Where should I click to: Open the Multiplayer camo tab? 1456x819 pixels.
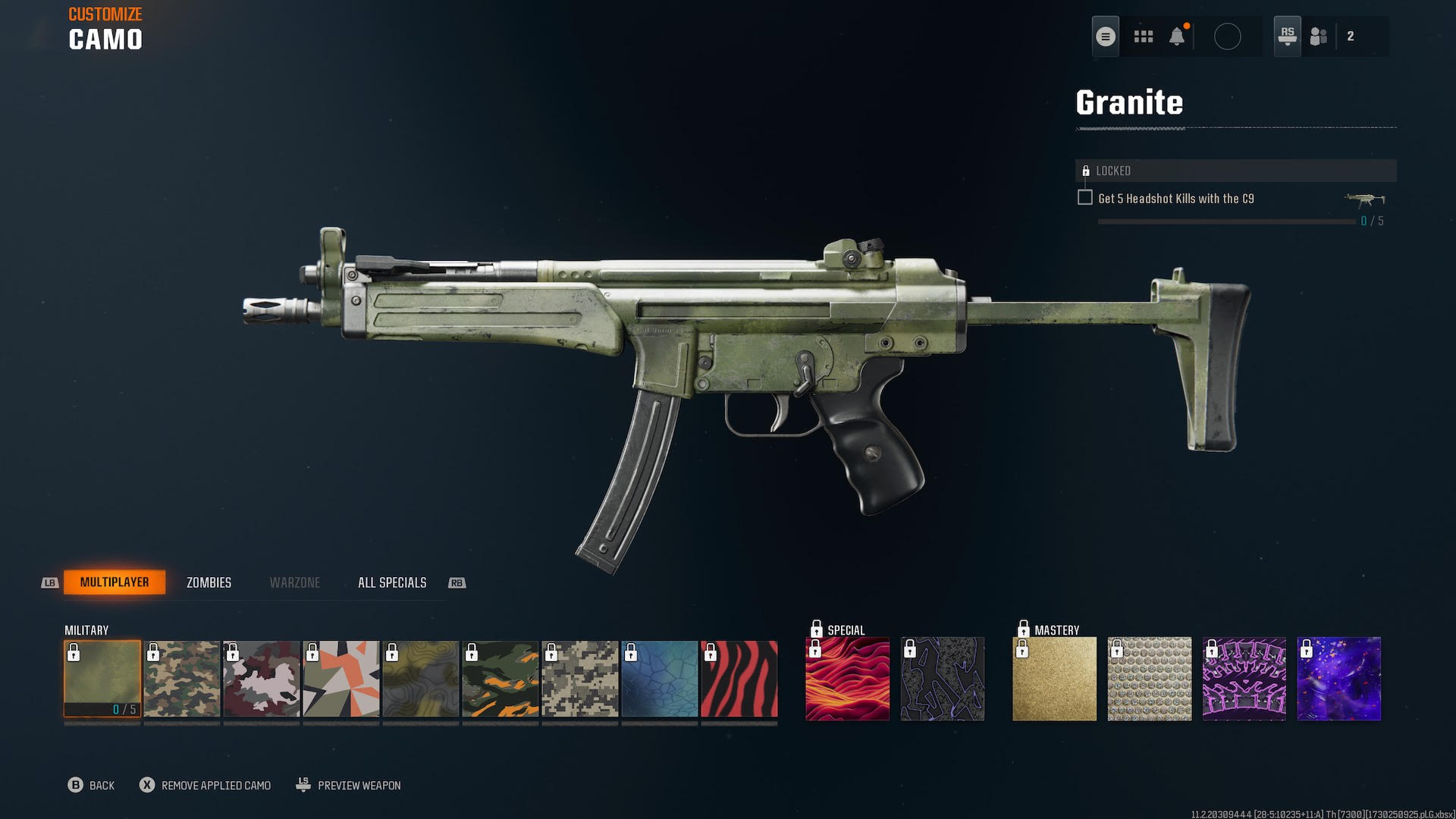point(115,582)
